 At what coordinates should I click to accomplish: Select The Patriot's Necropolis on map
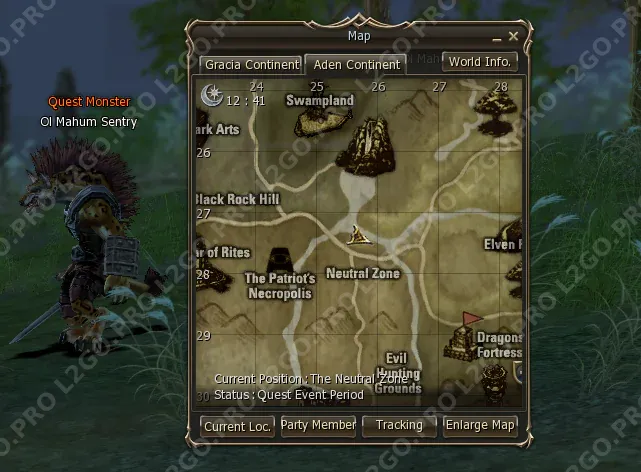pyautogui.click(x=279, y=286)
